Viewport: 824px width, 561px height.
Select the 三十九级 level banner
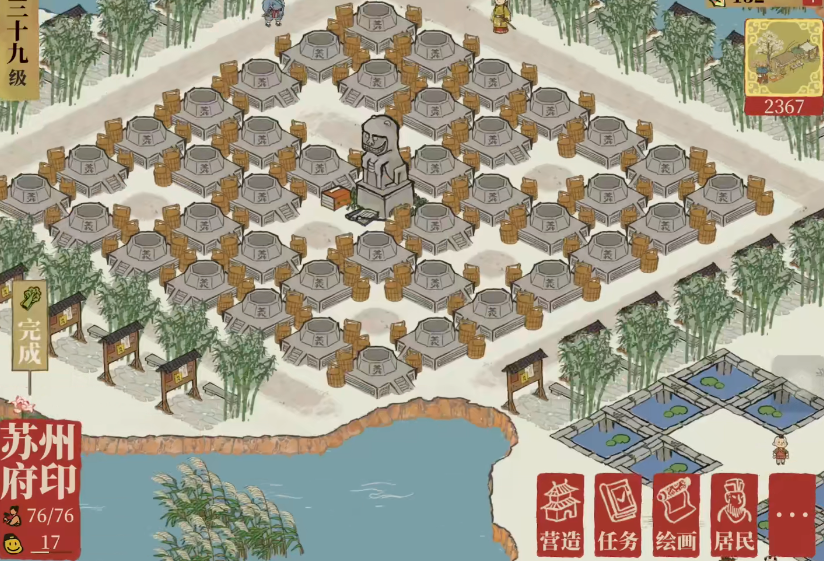pyautogui.click(x=18, y=49)
